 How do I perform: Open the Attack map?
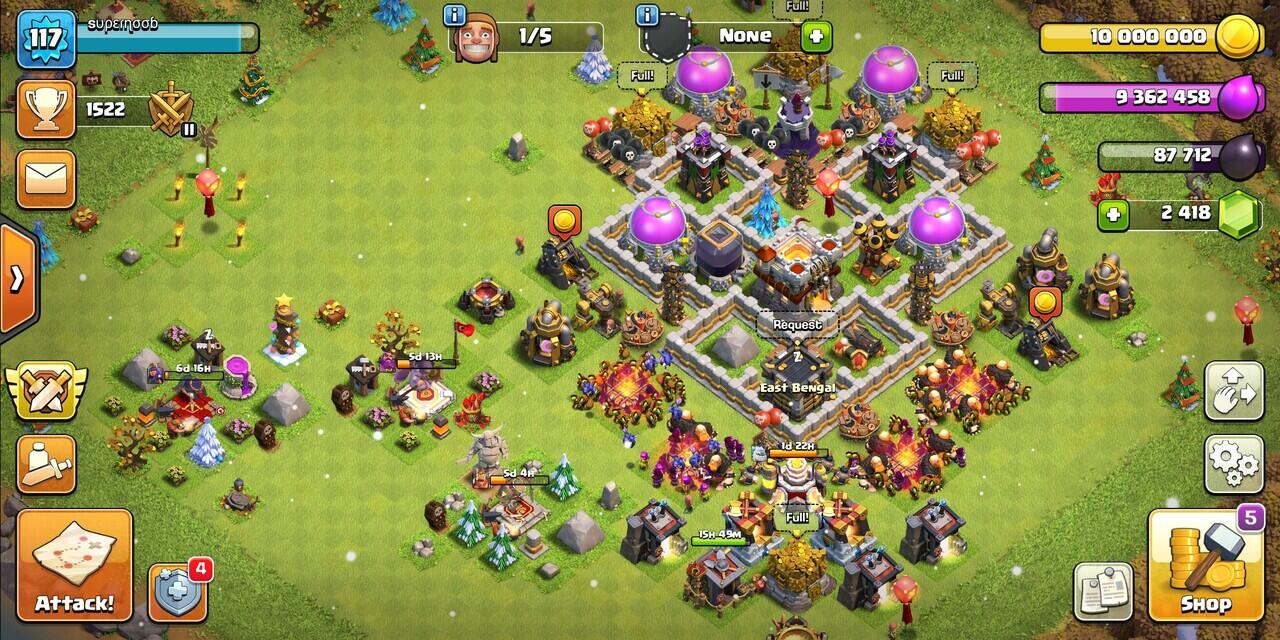(75, 567)
